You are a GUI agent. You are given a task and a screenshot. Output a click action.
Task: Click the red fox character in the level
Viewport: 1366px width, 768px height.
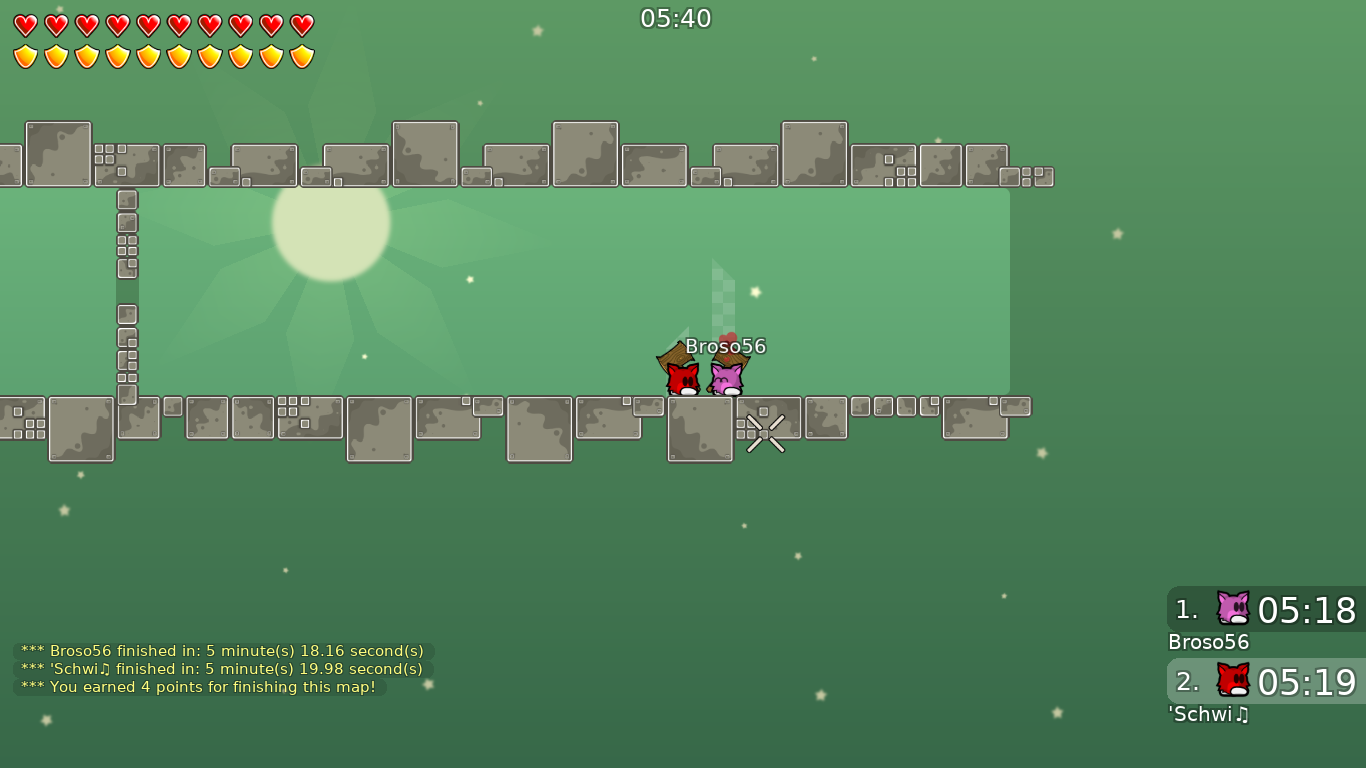click(681, 375)
